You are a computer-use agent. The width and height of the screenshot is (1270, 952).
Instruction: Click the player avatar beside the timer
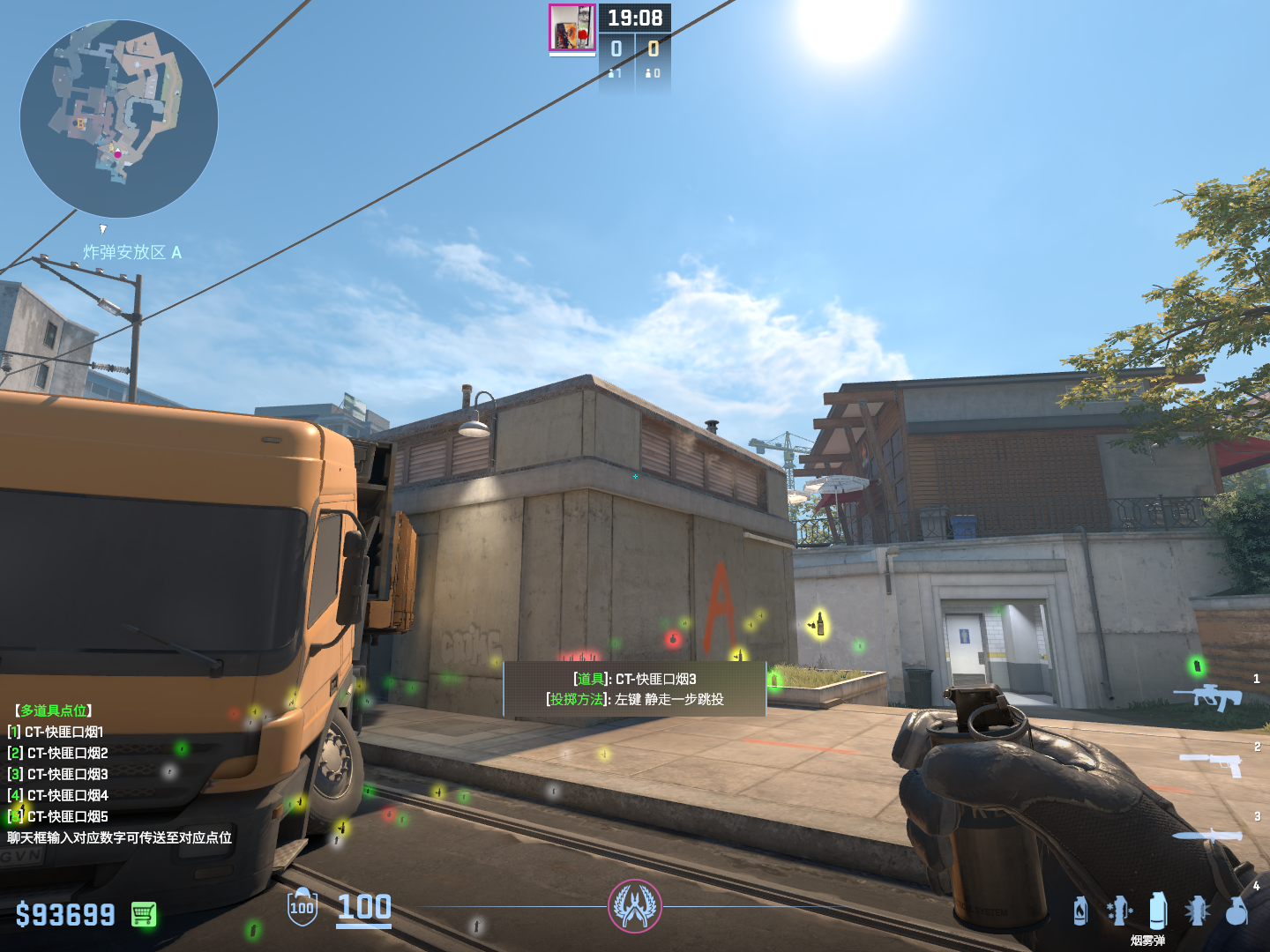[x=572, y=27]
